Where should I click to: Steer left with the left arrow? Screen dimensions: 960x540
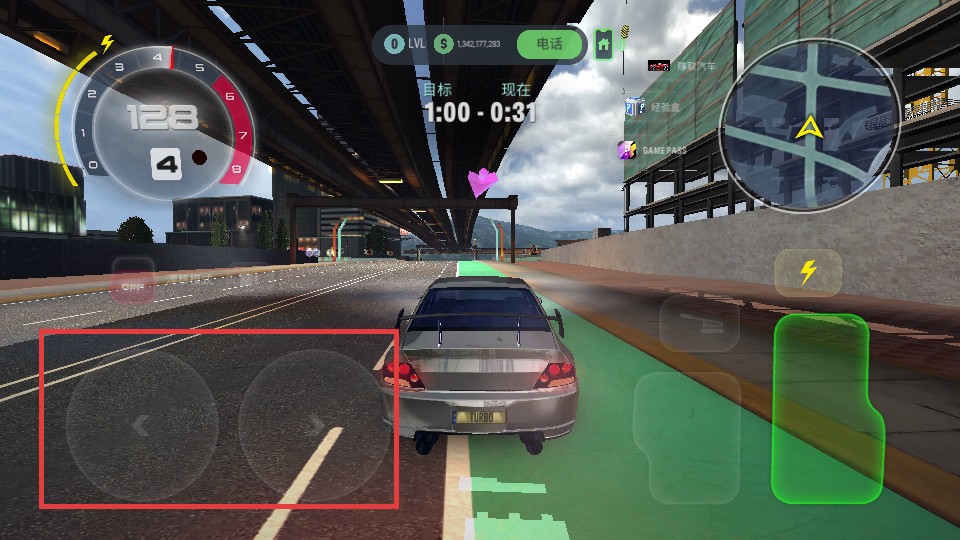(141, 425)
